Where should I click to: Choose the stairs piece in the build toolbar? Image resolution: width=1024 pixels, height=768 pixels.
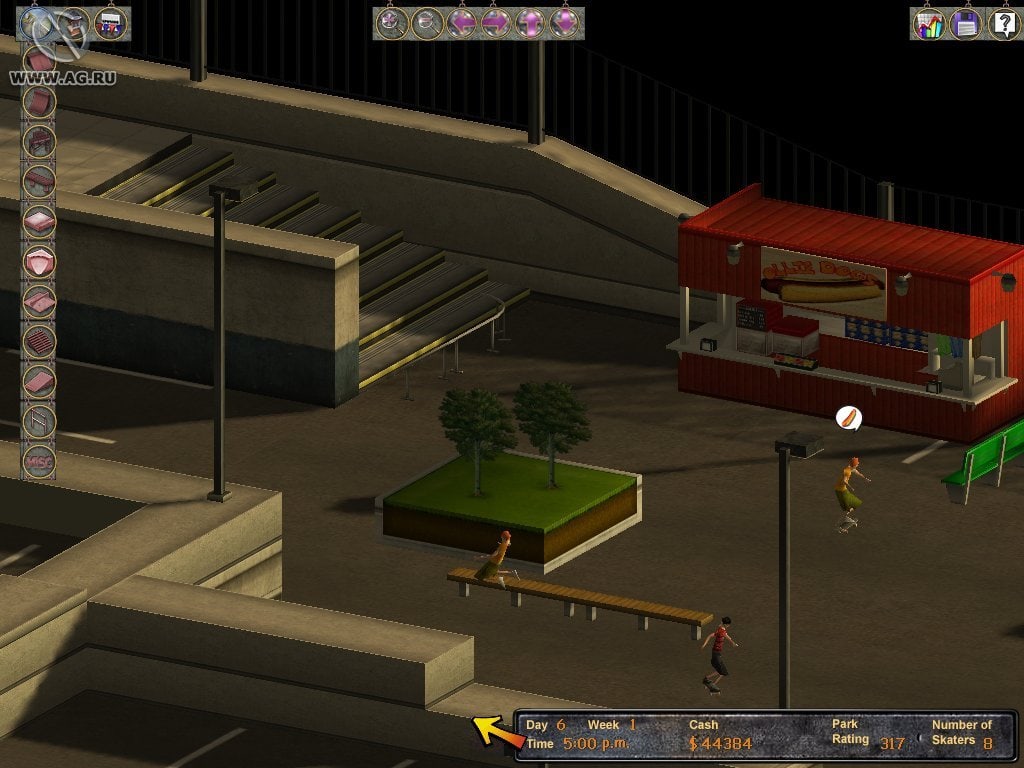(x=39, y=341)
